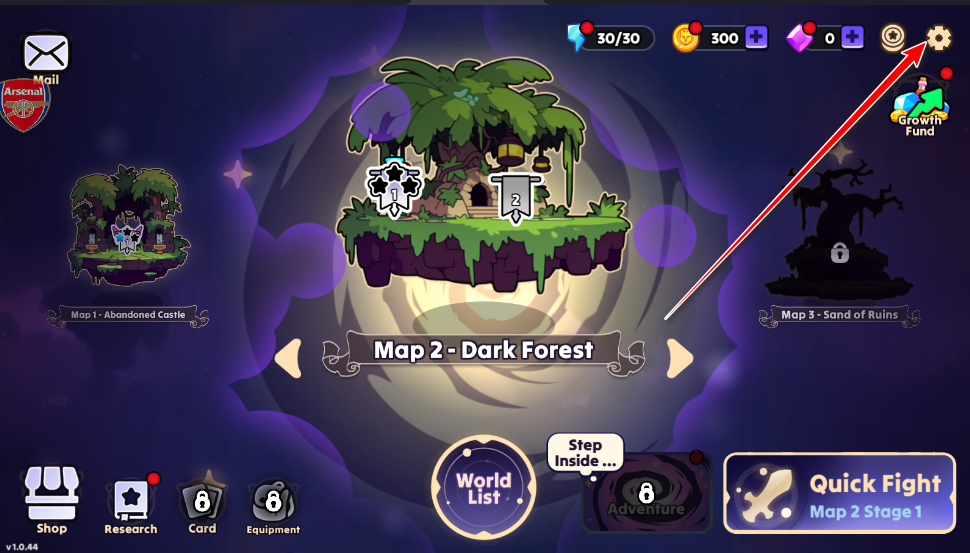This screenshot has height=553, width=970.
Task: Open the Growth Fund offer
Action: (920, 107)
